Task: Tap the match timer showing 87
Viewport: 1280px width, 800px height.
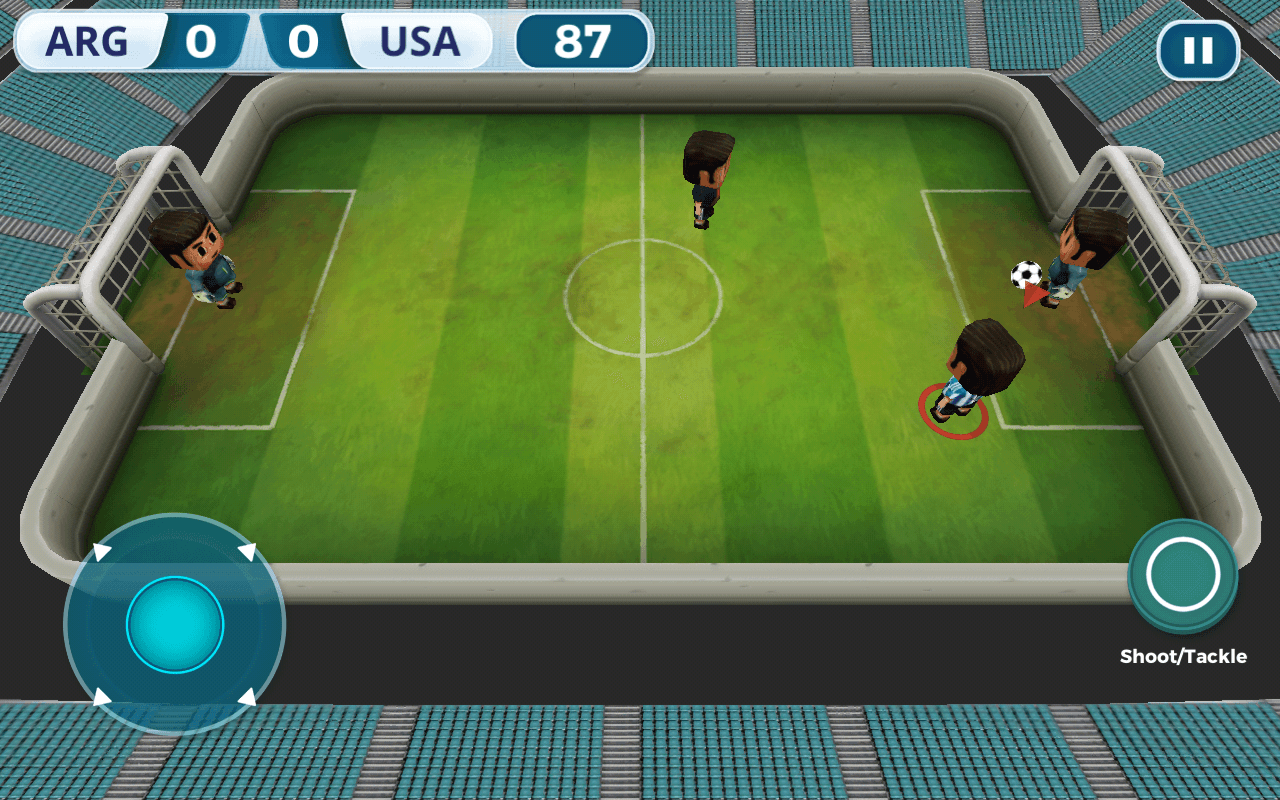Action: pos(585,40)
